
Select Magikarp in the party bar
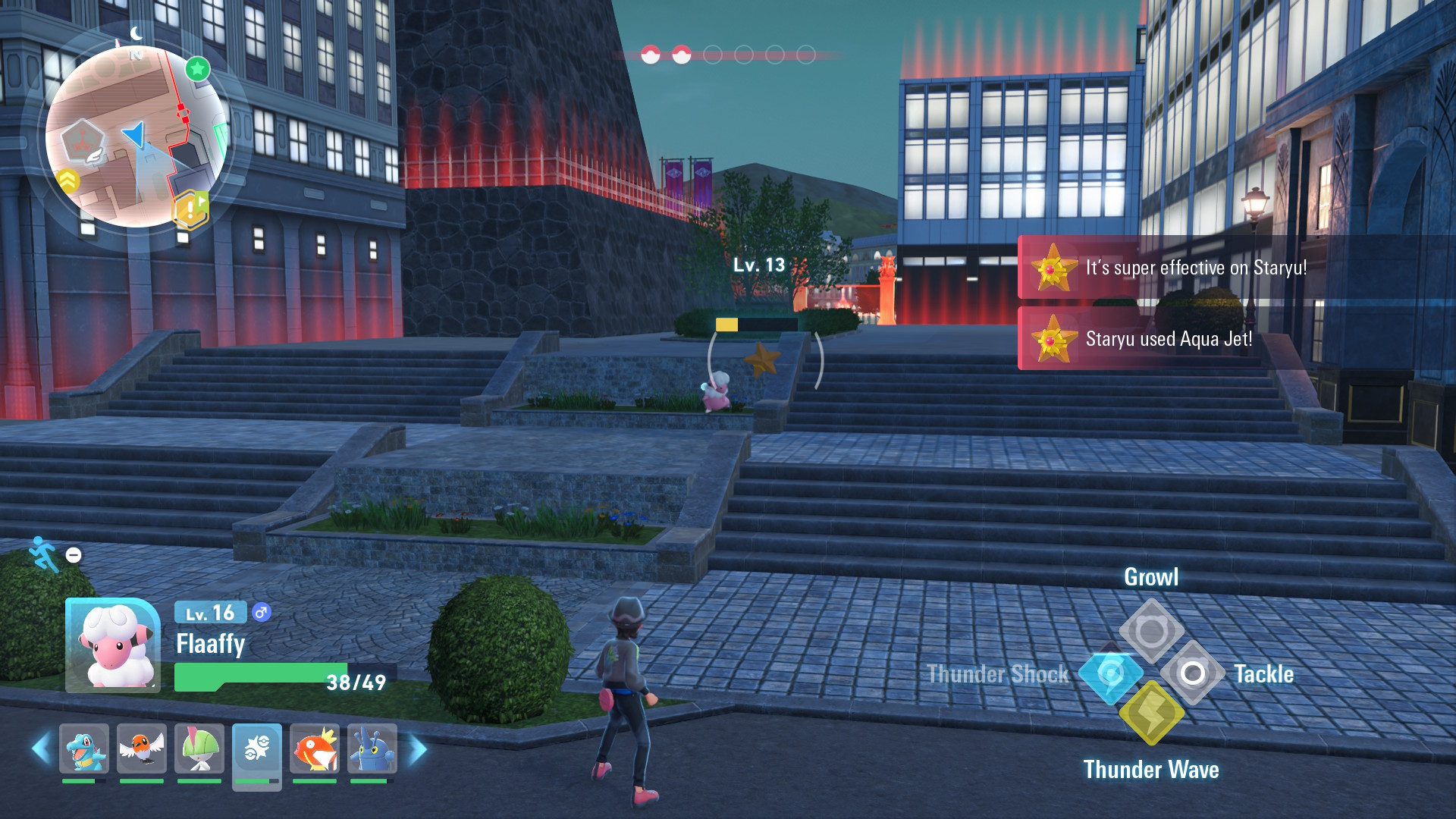click(x=315, y=749)
